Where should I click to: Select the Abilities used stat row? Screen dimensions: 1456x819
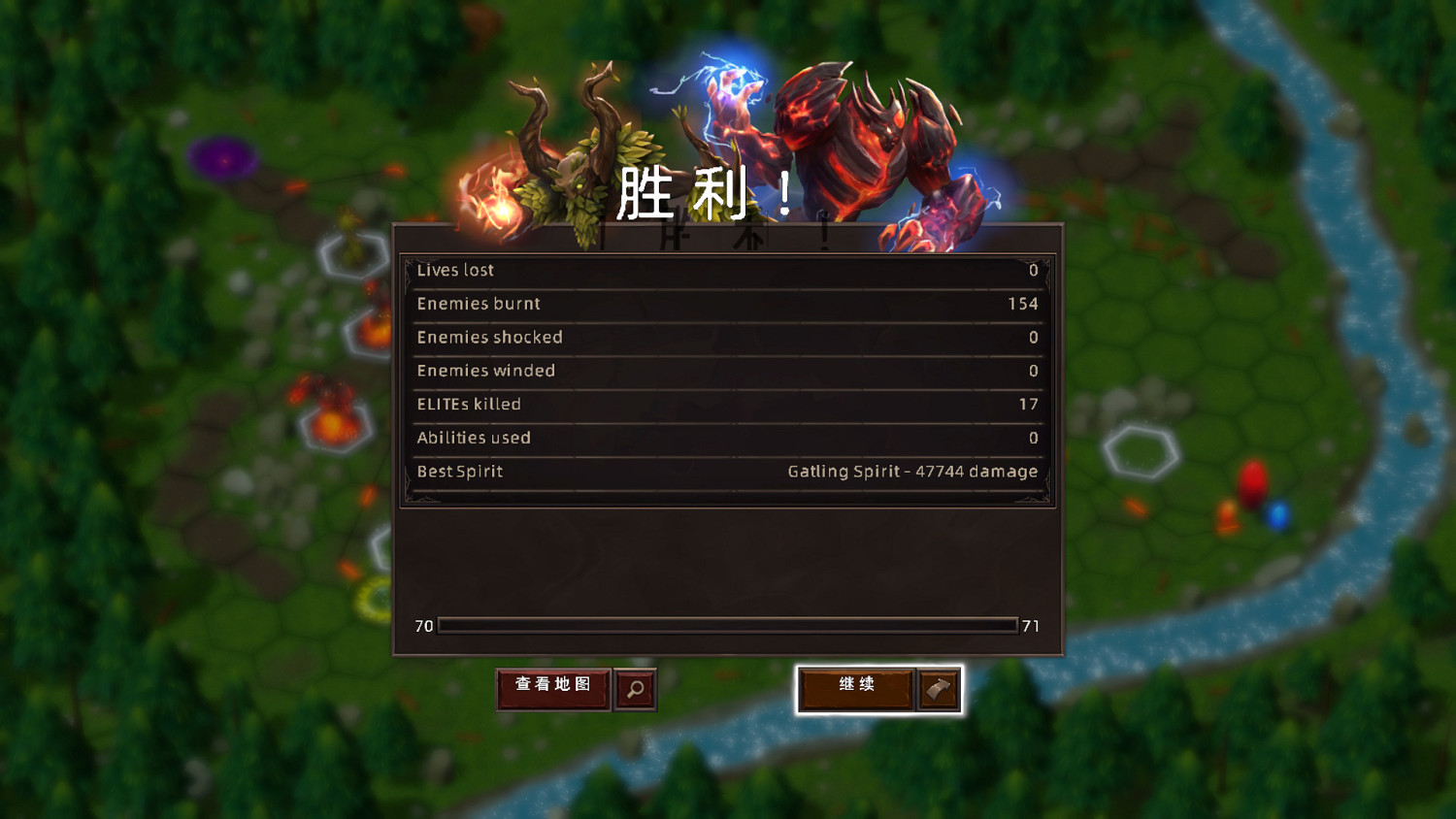click(x=726, y=438)
